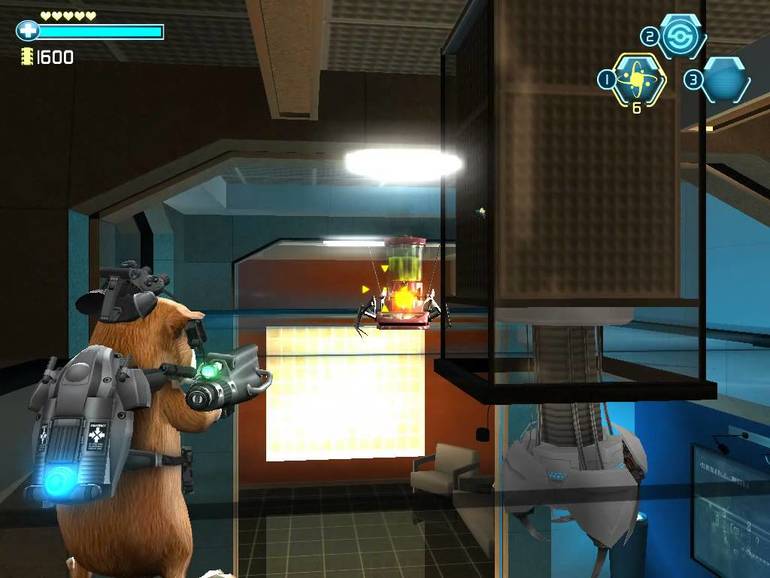
Task: Select the atom weapon in slot 1
Action: 636,77
